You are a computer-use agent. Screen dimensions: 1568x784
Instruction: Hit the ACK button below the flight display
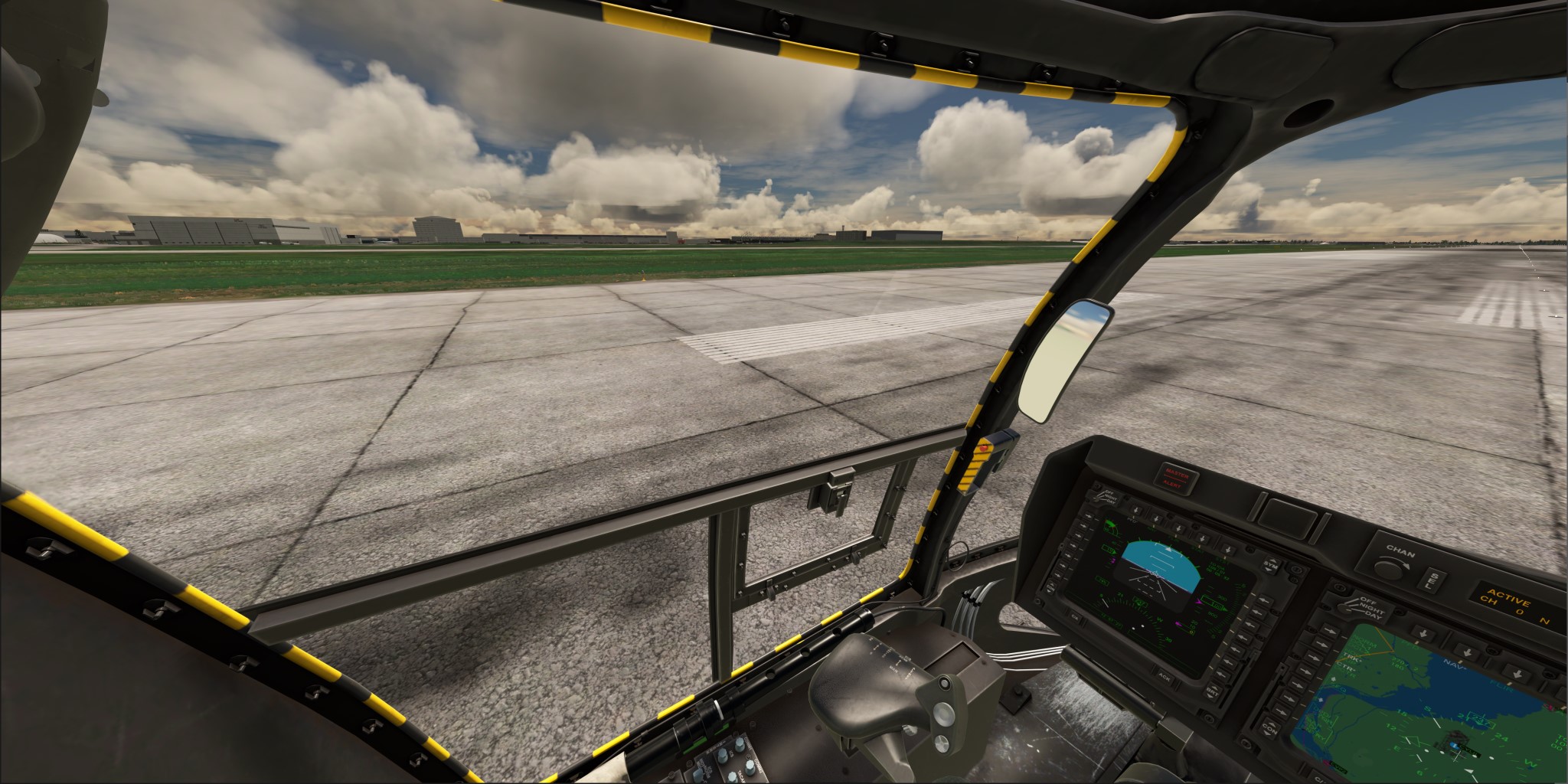coord(1164,677)
